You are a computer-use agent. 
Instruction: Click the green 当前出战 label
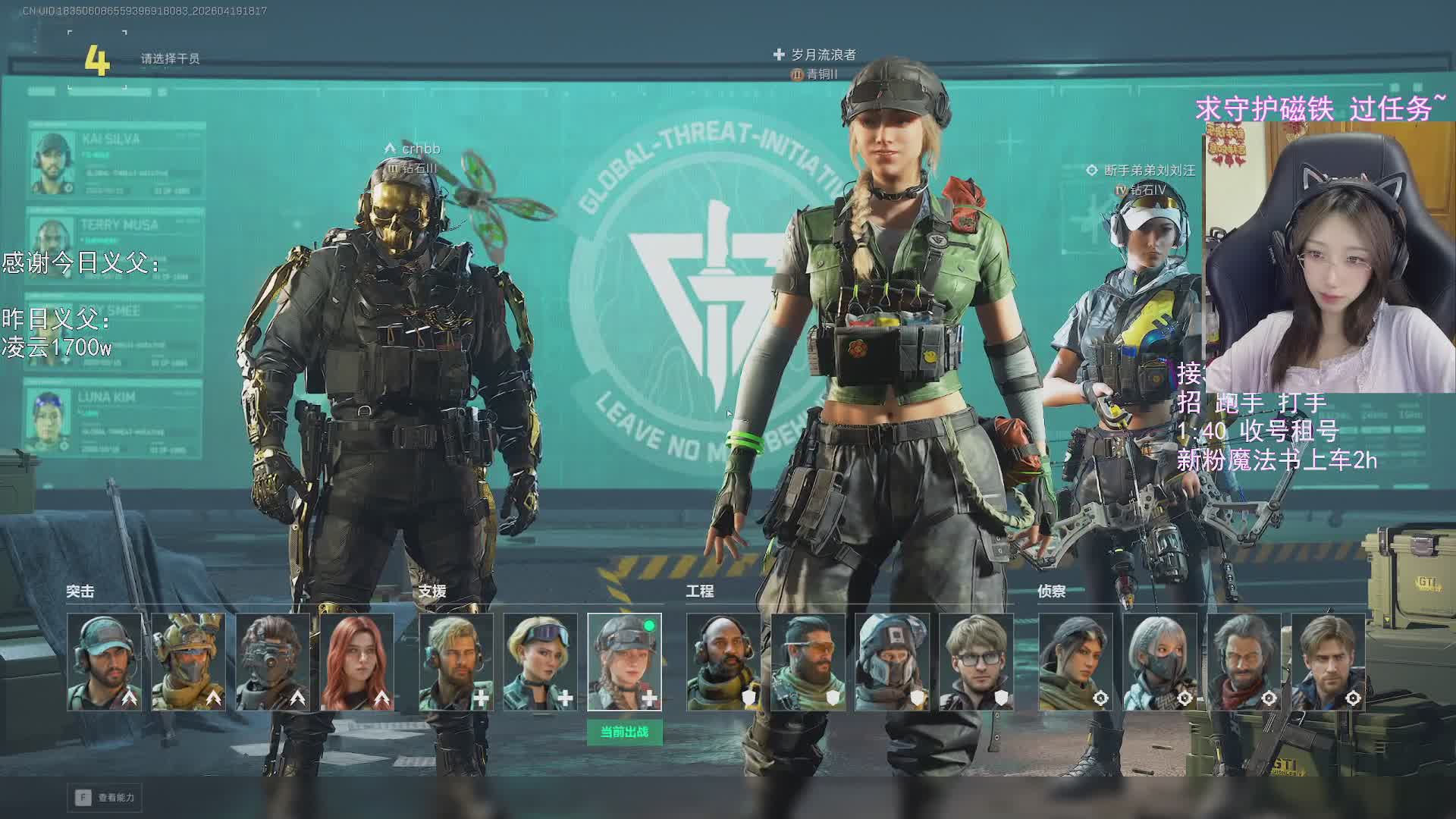(625, 733)
